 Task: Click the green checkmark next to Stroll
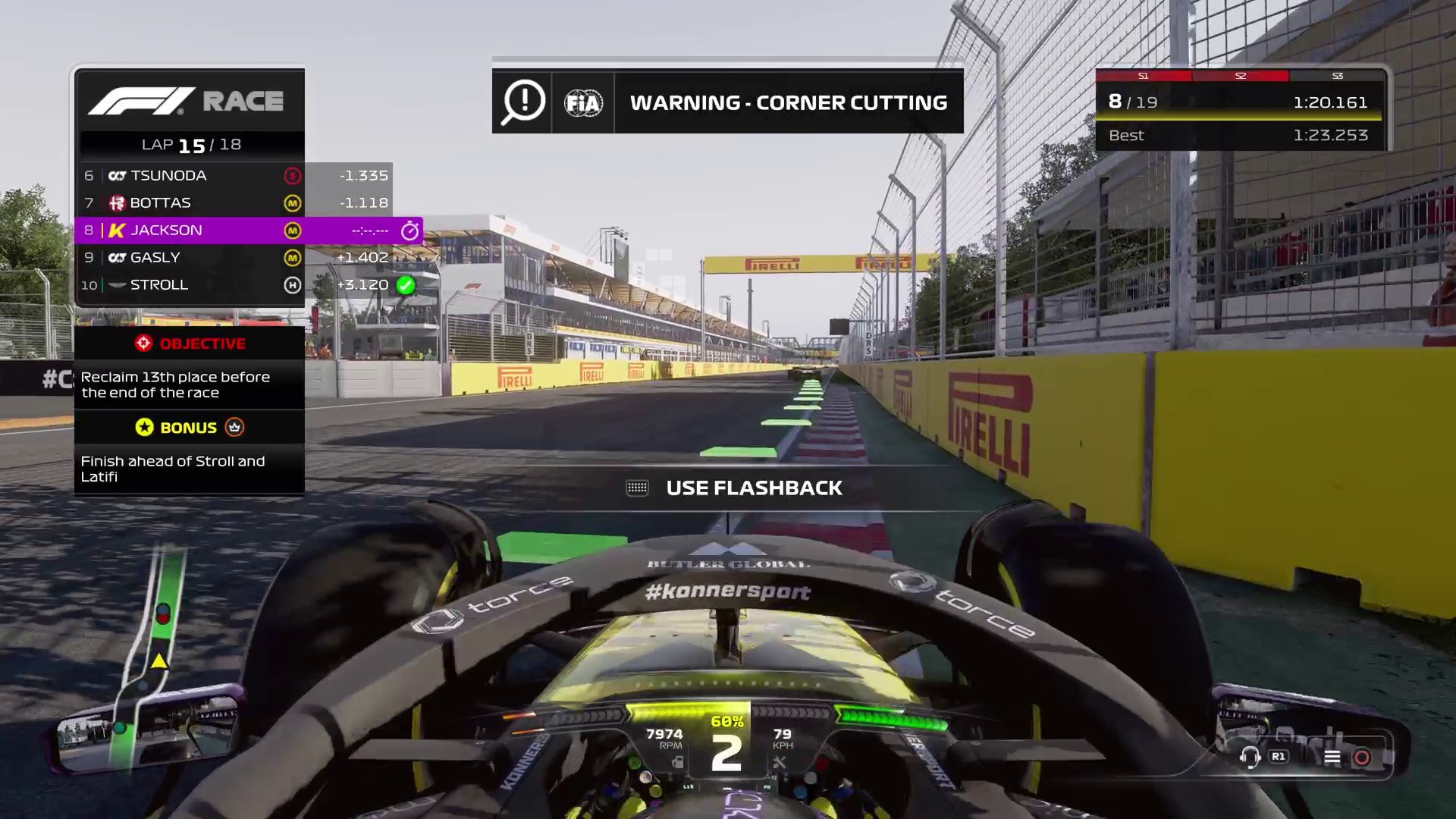point(406,285)
